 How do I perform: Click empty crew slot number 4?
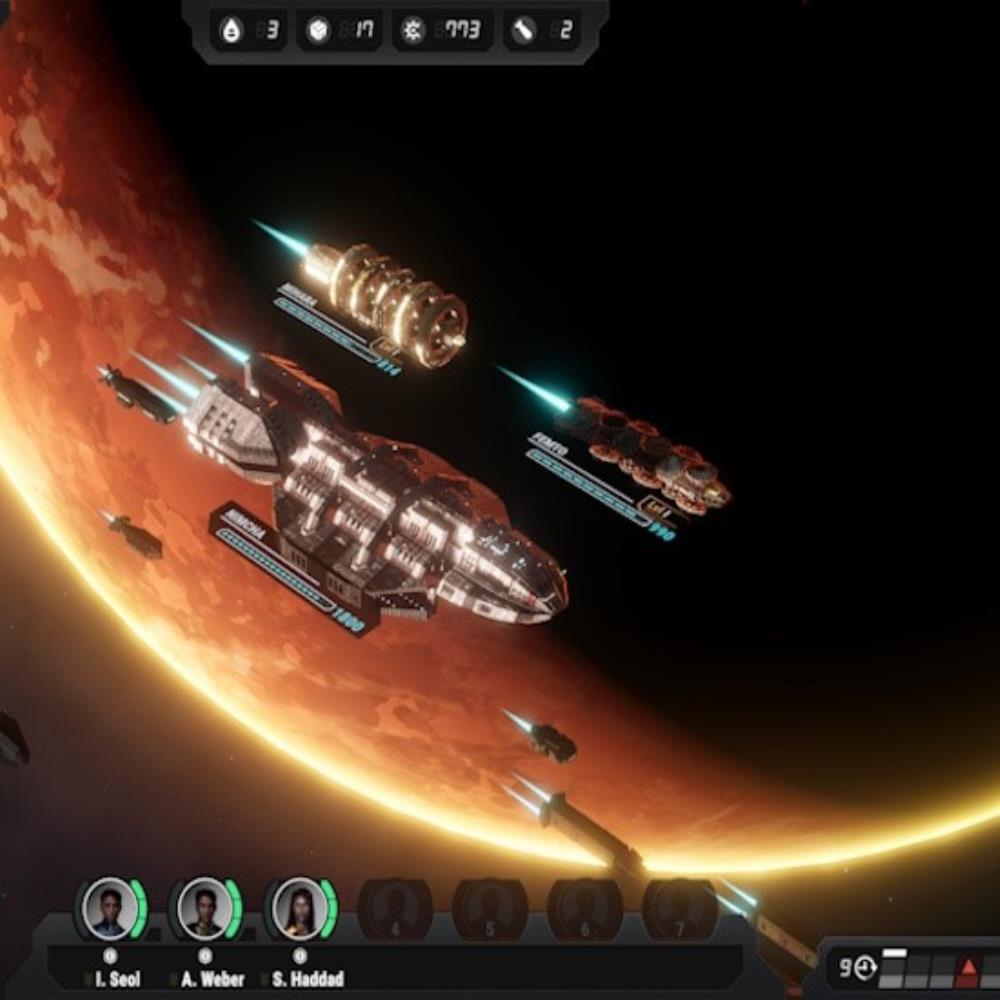coord(395,910)
